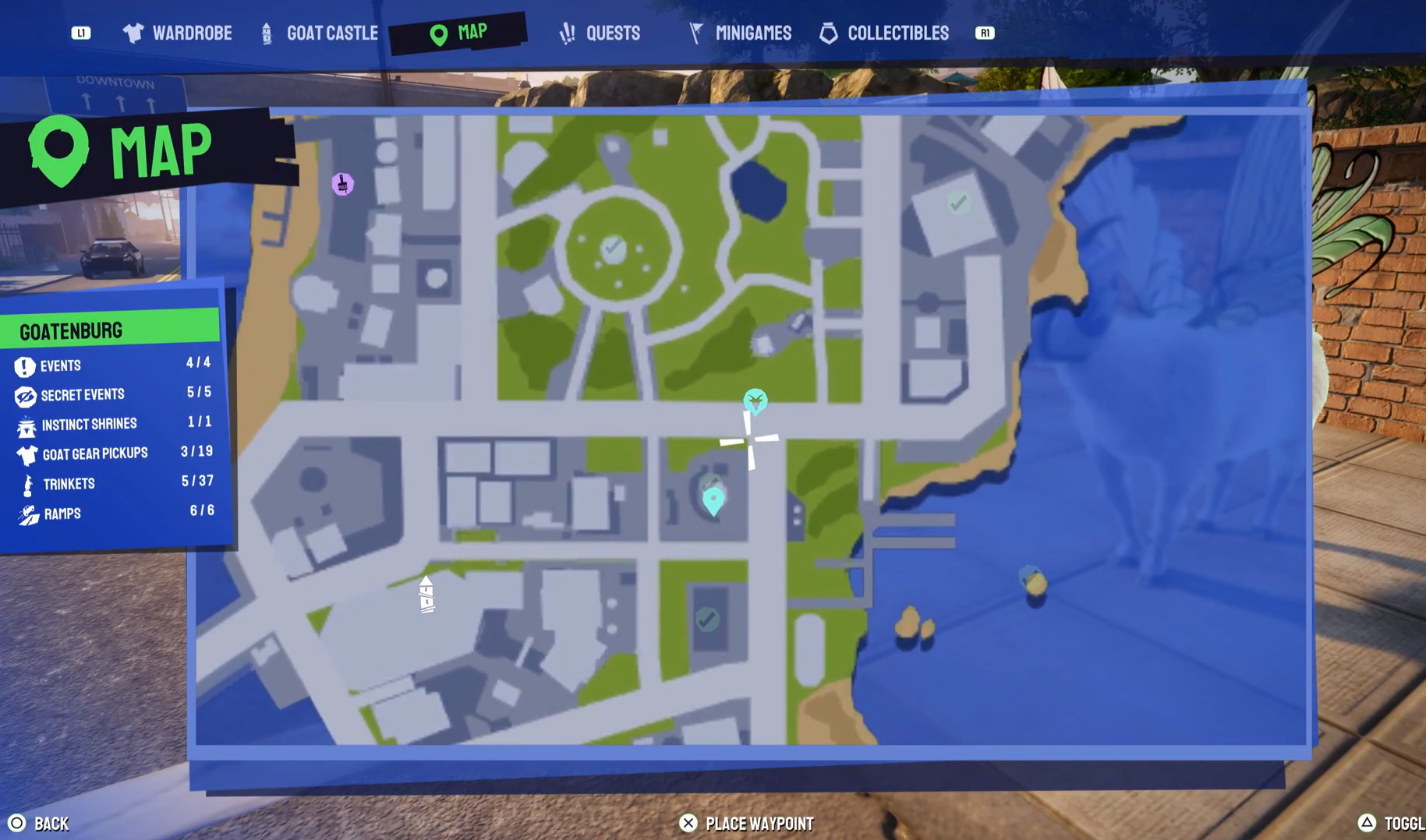Open the Wardrobe screen
1426x840 pixels.
(x=193, y=33)
